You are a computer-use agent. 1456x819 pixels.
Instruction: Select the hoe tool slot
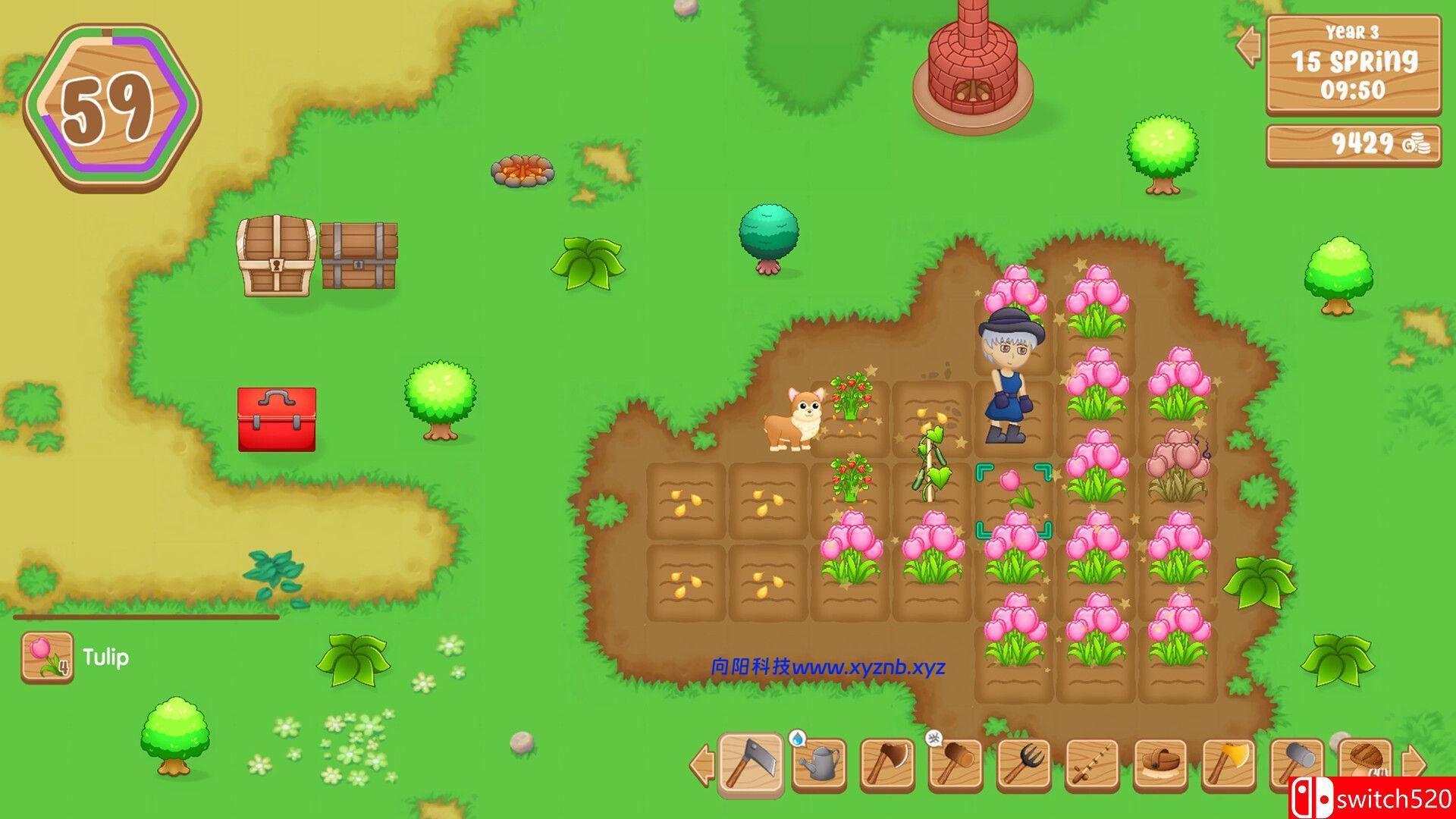click(751, 764)
